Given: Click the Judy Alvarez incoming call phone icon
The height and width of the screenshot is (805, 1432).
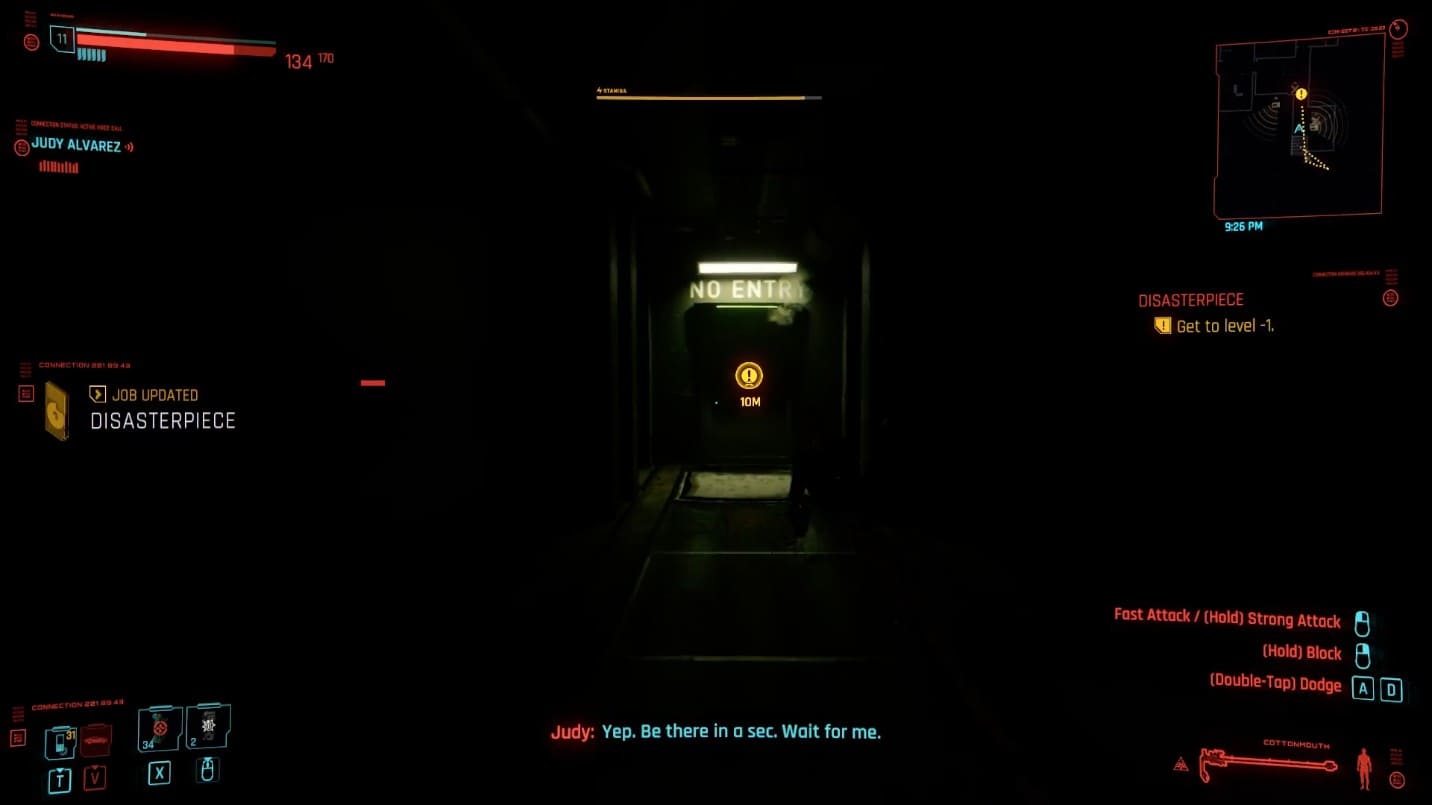Looking at the screenshot, I should [x=22, y=146].
